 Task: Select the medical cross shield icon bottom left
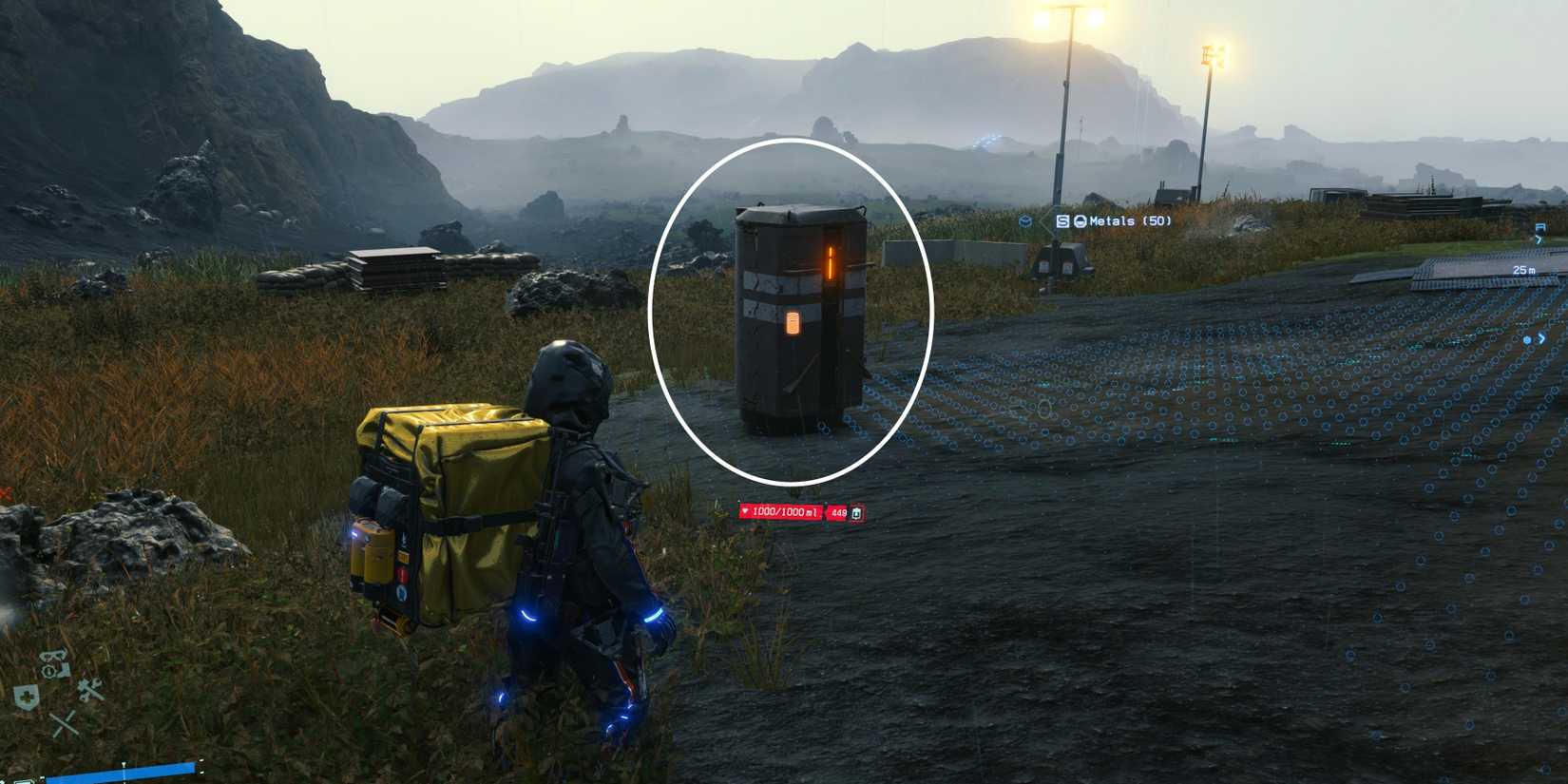pos(27,695)
